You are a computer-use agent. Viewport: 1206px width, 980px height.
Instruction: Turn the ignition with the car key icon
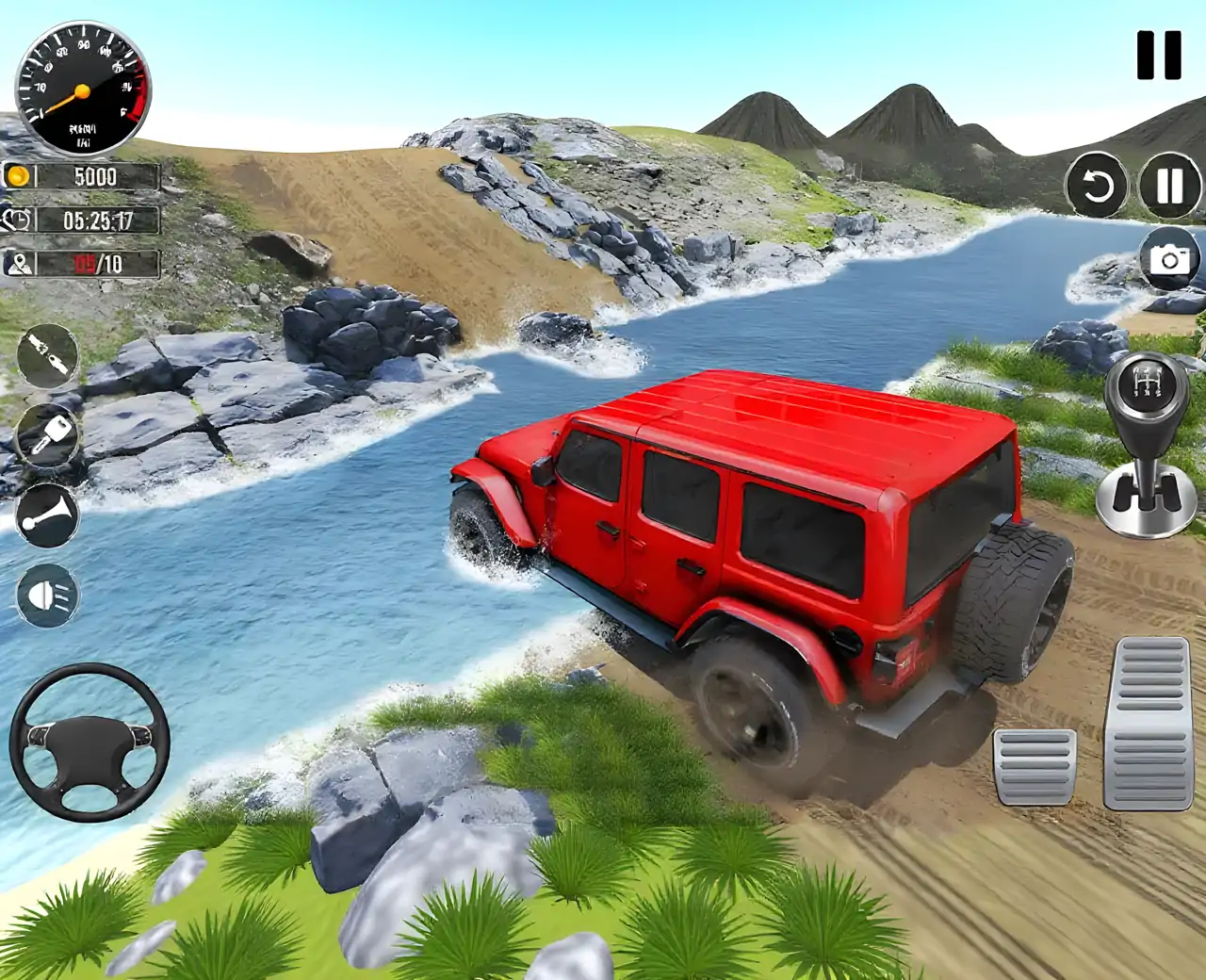coord(47,435)
